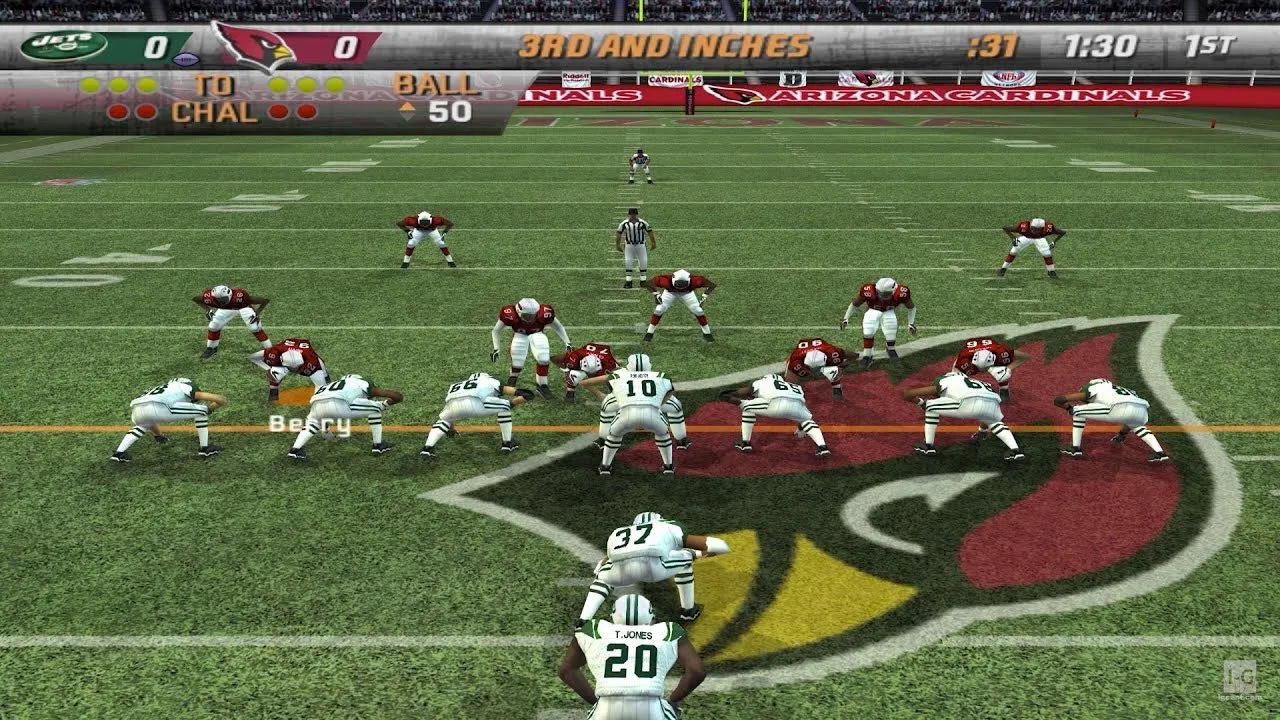Toggle the first yellow Jets timeout dot

point(89,84)
